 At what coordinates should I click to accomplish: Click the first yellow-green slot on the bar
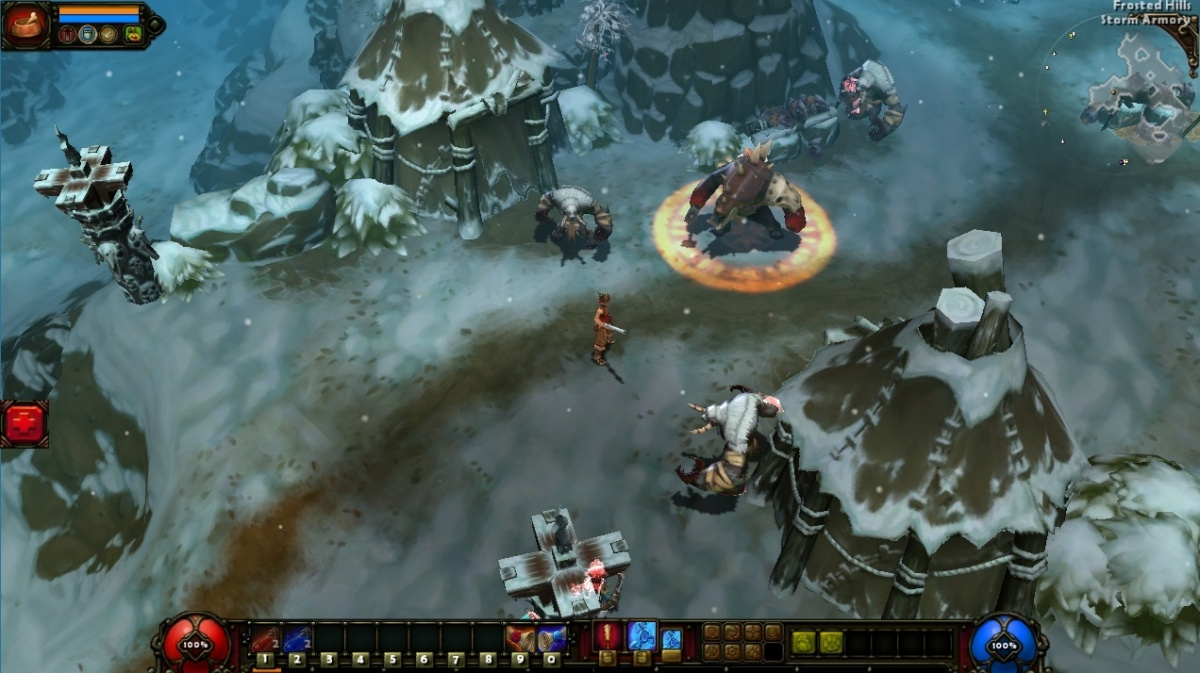803,642
